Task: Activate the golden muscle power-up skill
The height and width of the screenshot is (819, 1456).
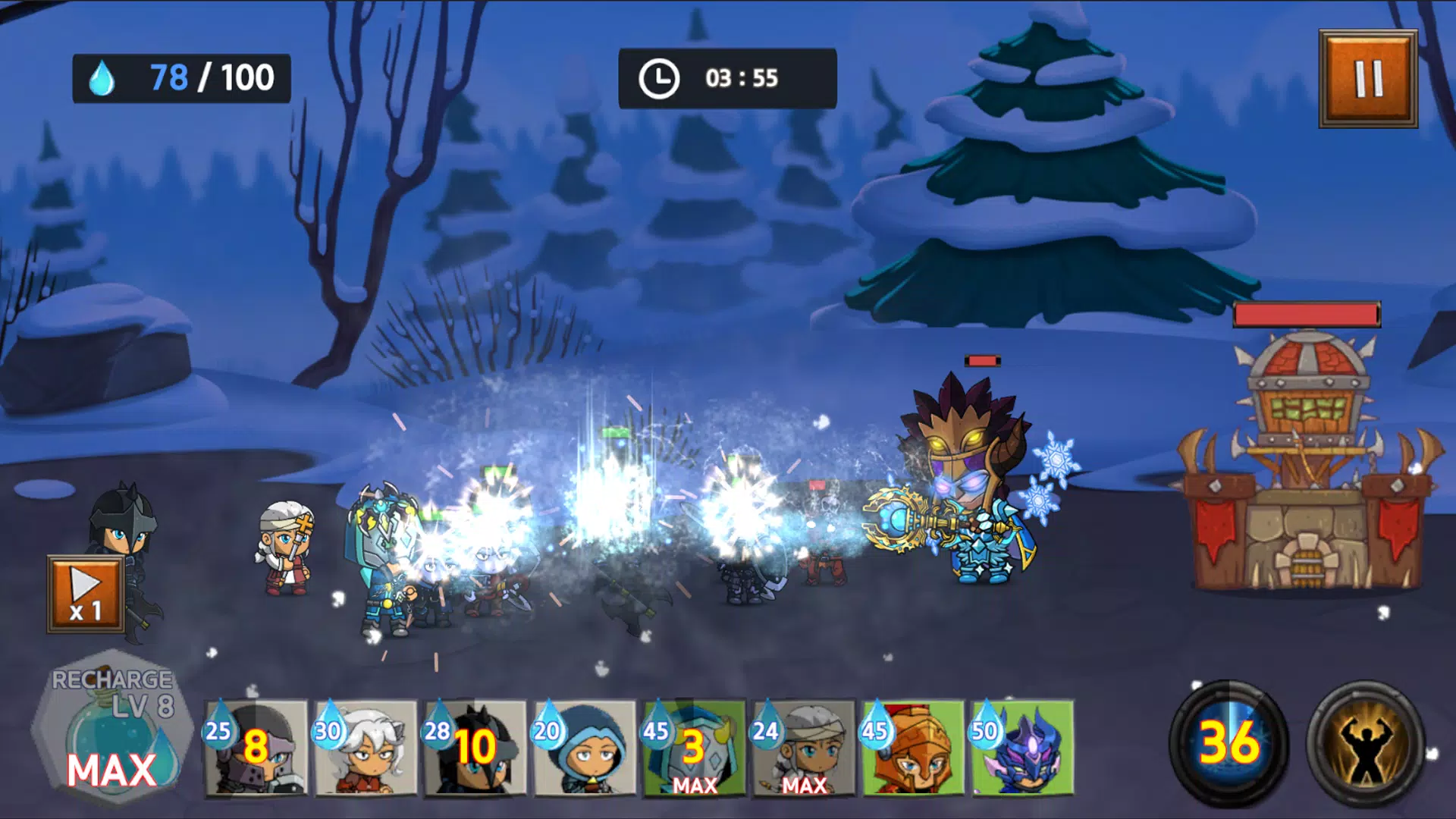Action: point(1365,743)
